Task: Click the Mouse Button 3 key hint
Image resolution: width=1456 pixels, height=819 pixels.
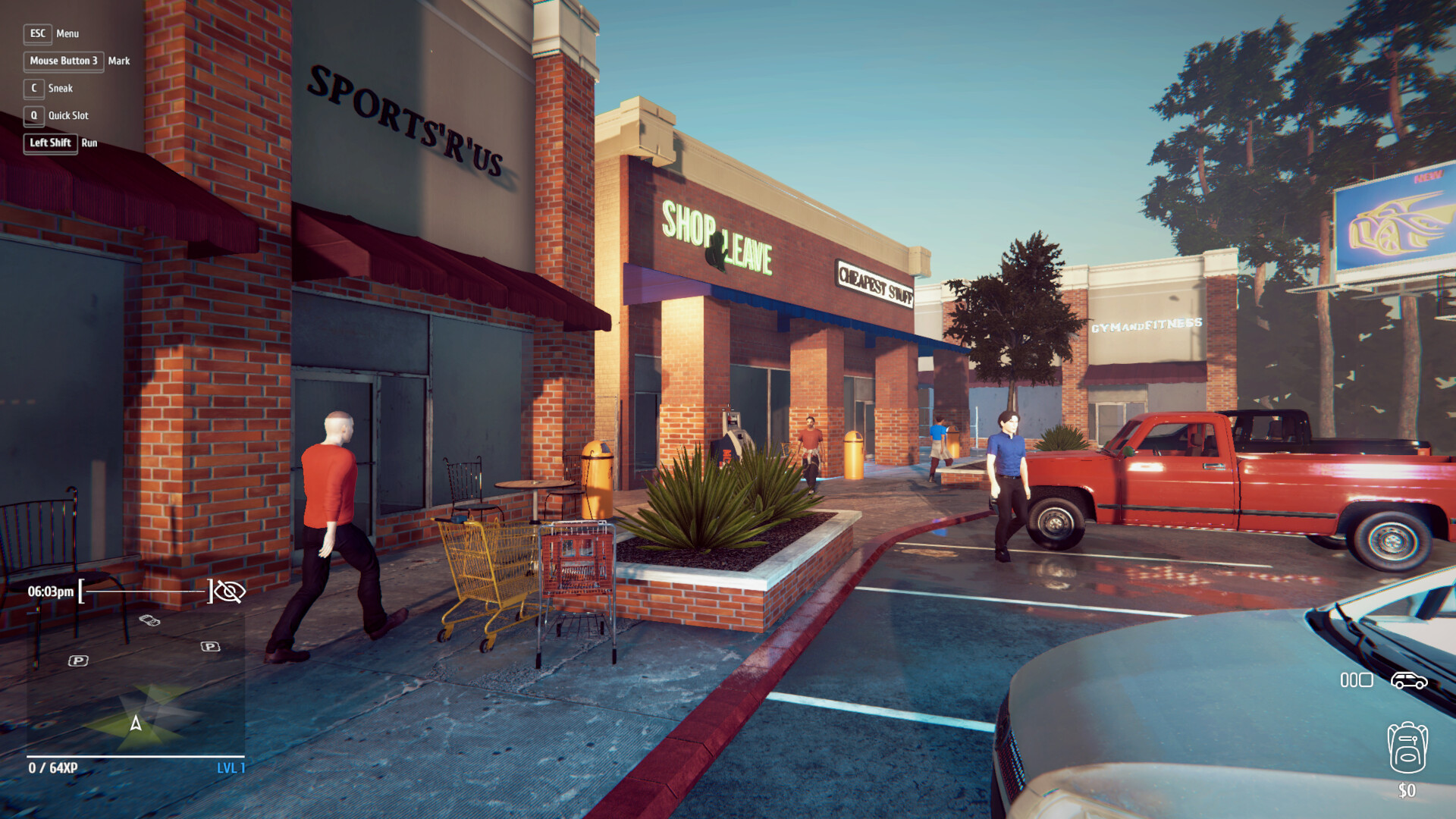Action: click(64, 61)
